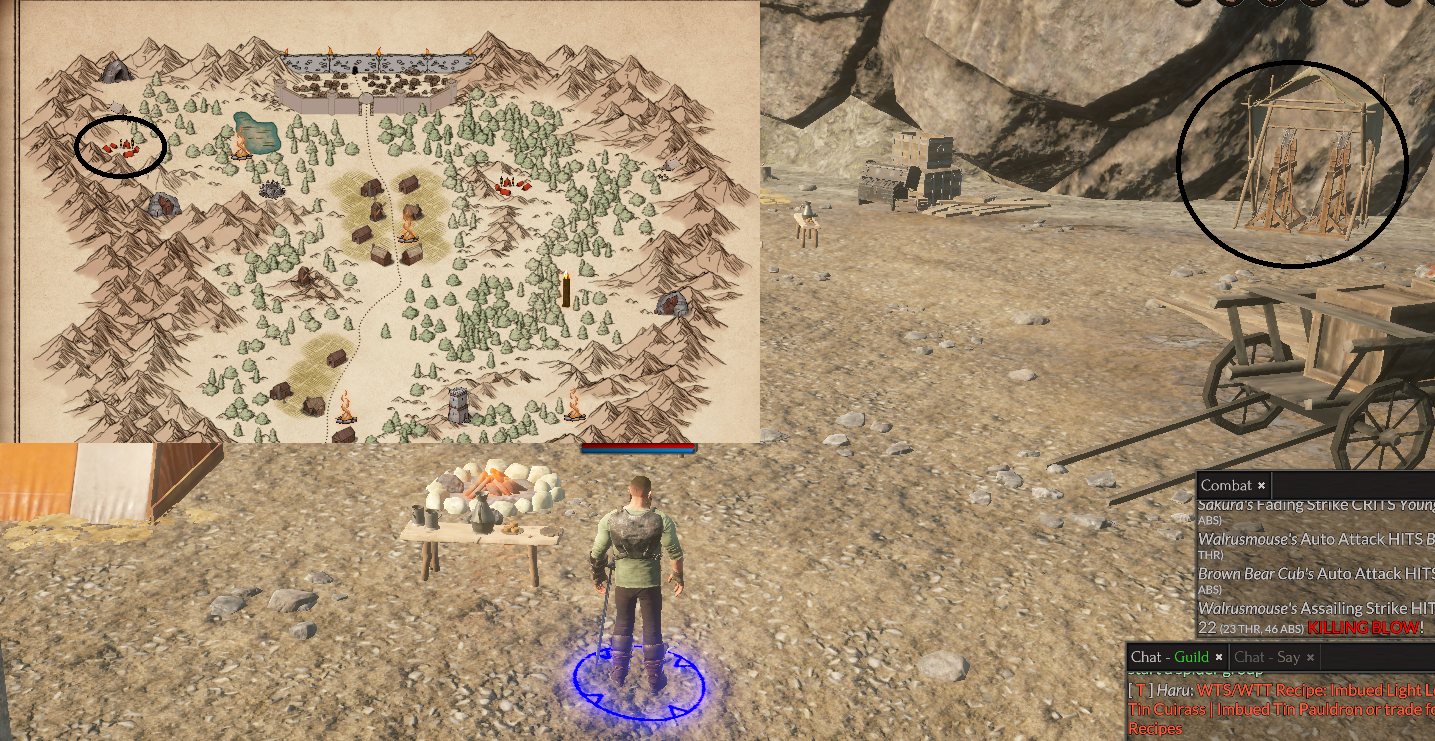Click the stone watchtower marker on the map
Image resolution: width=1435 pixels, height=741 pixels.
[458, 404]
